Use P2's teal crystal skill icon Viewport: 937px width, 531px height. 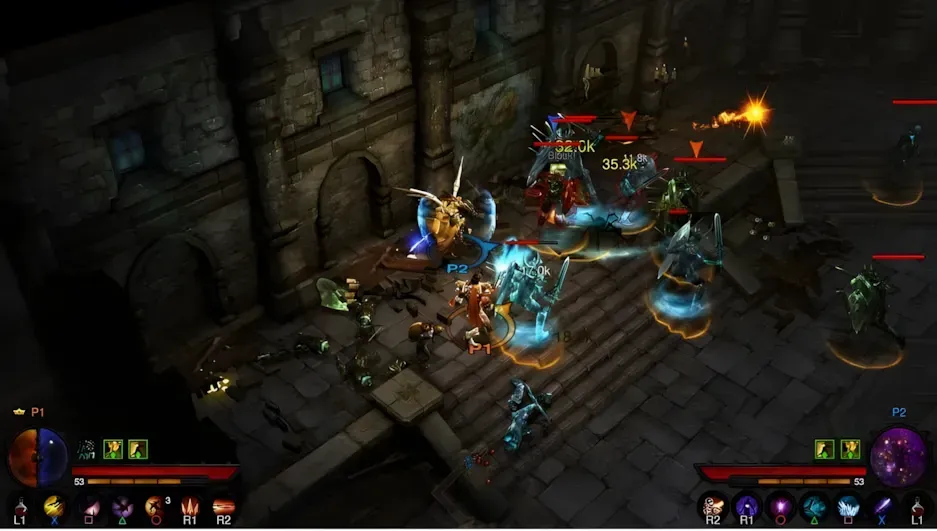[x=814, y=507]
